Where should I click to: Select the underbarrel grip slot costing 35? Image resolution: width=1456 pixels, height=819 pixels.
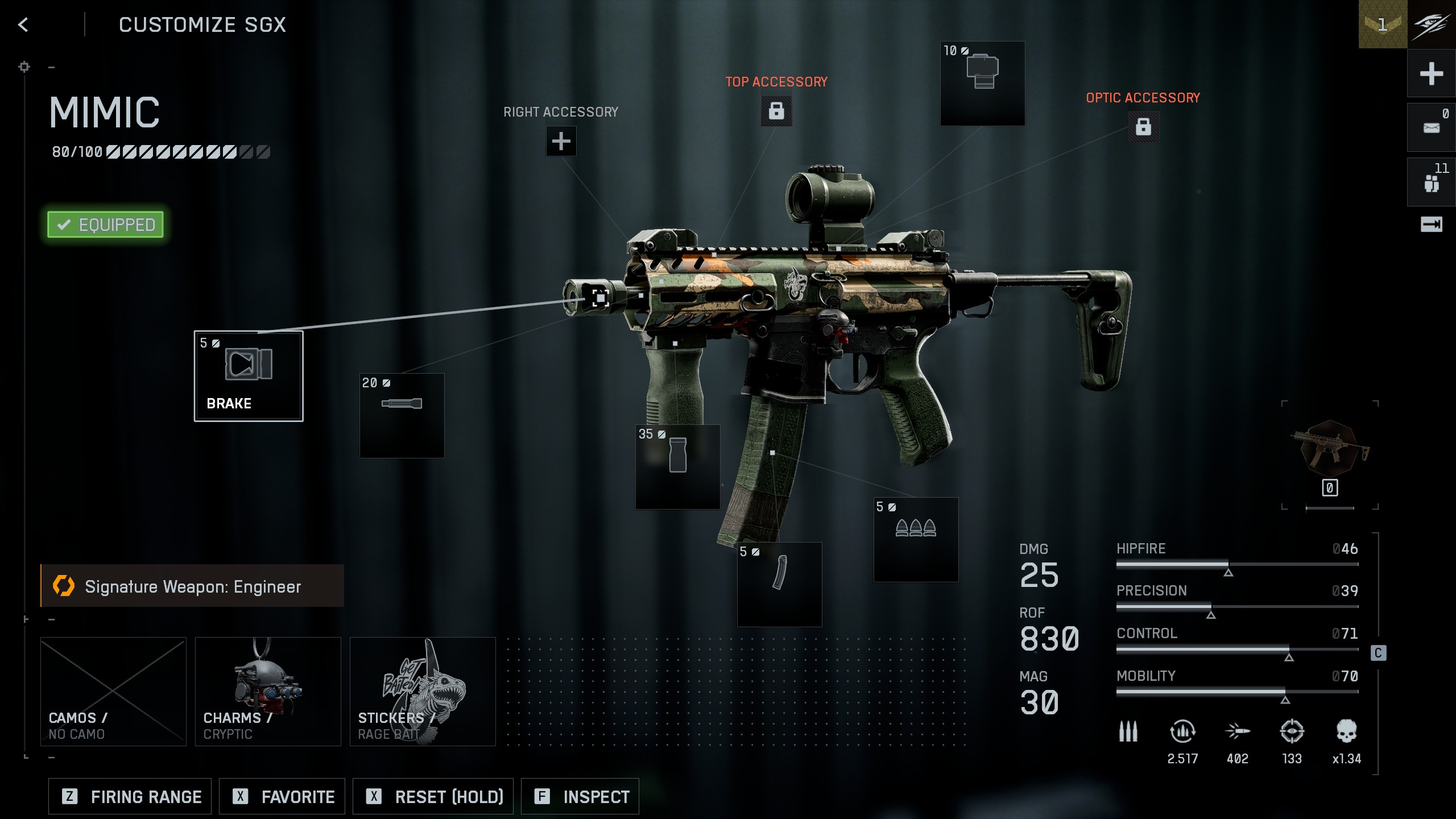coord(677,466)
